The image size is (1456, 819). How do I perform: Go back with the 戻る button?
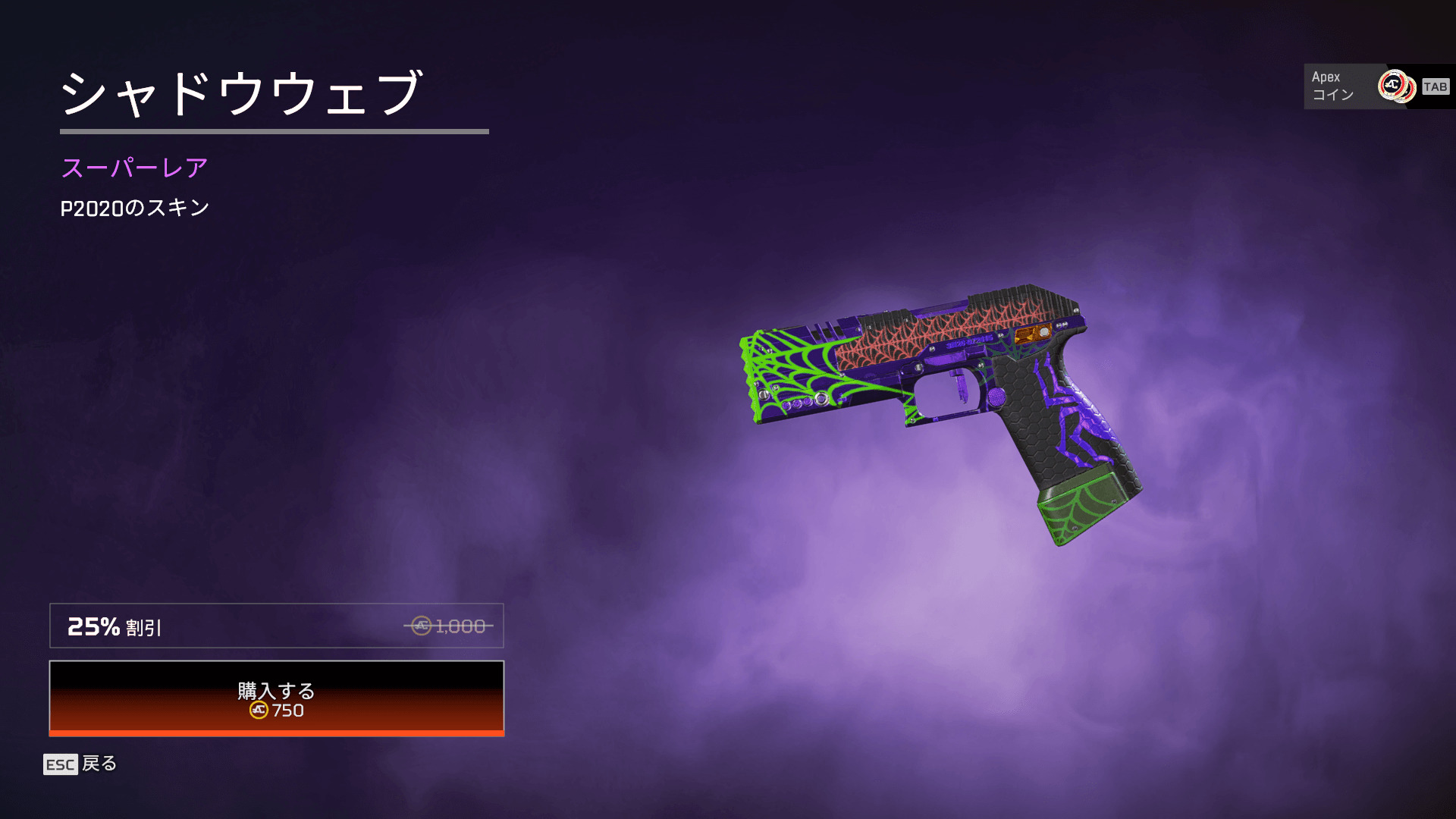(x=80, y=764)
